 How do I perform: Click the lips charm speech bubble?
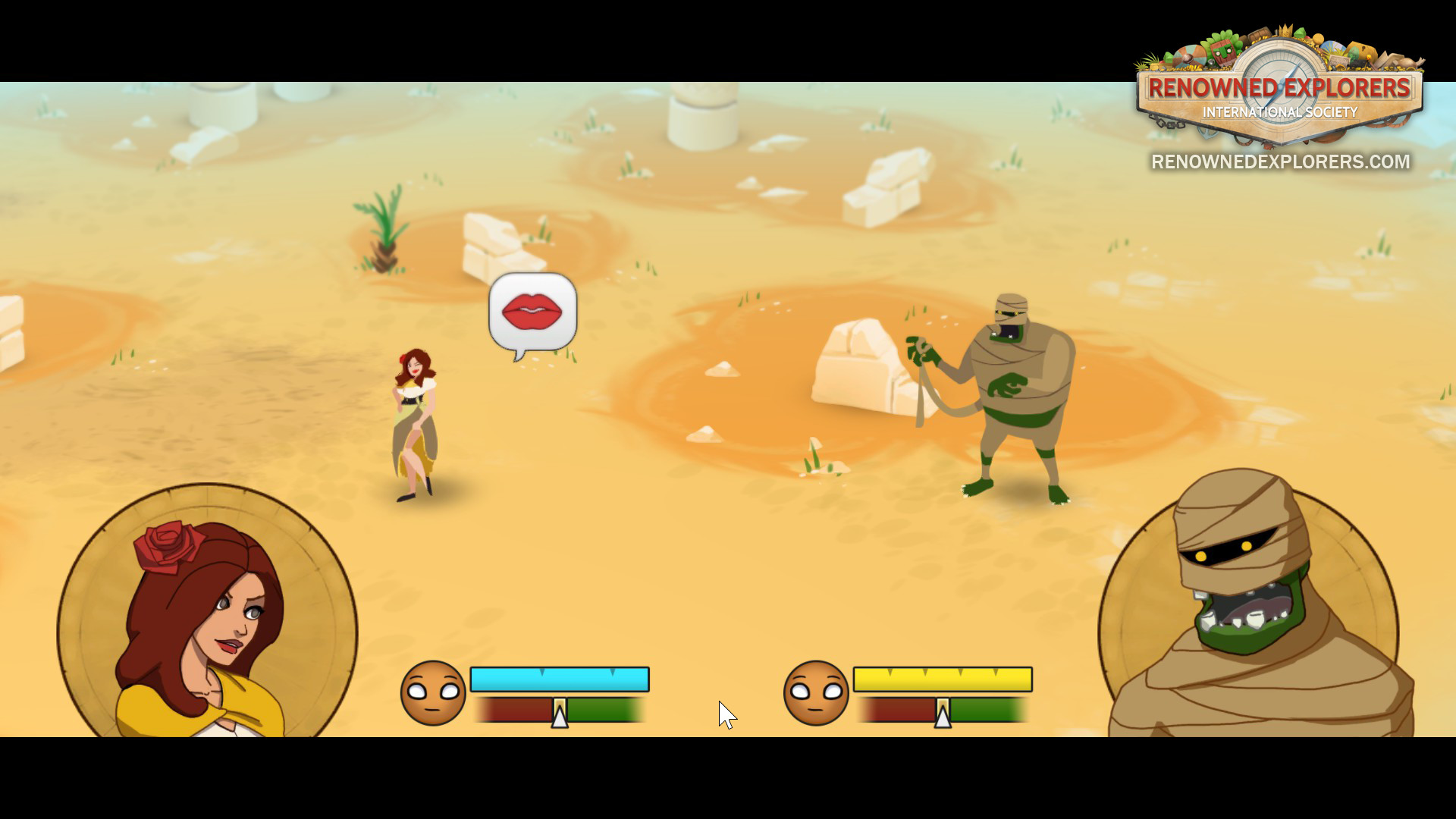click(x=531, y=309)
